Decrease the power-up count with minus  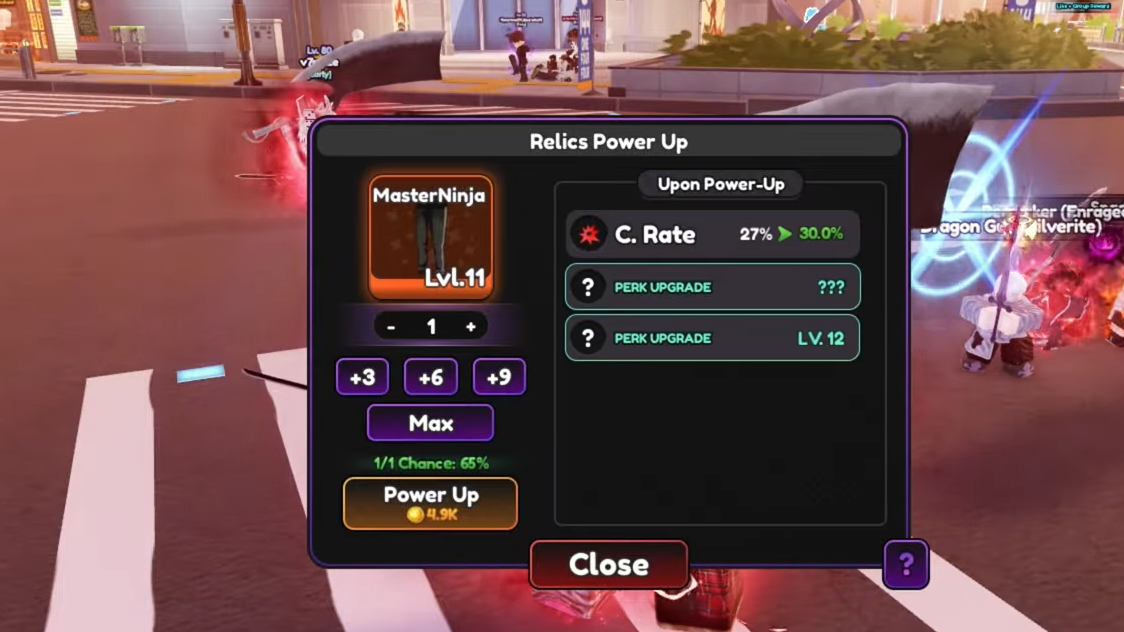coord(391,327)
